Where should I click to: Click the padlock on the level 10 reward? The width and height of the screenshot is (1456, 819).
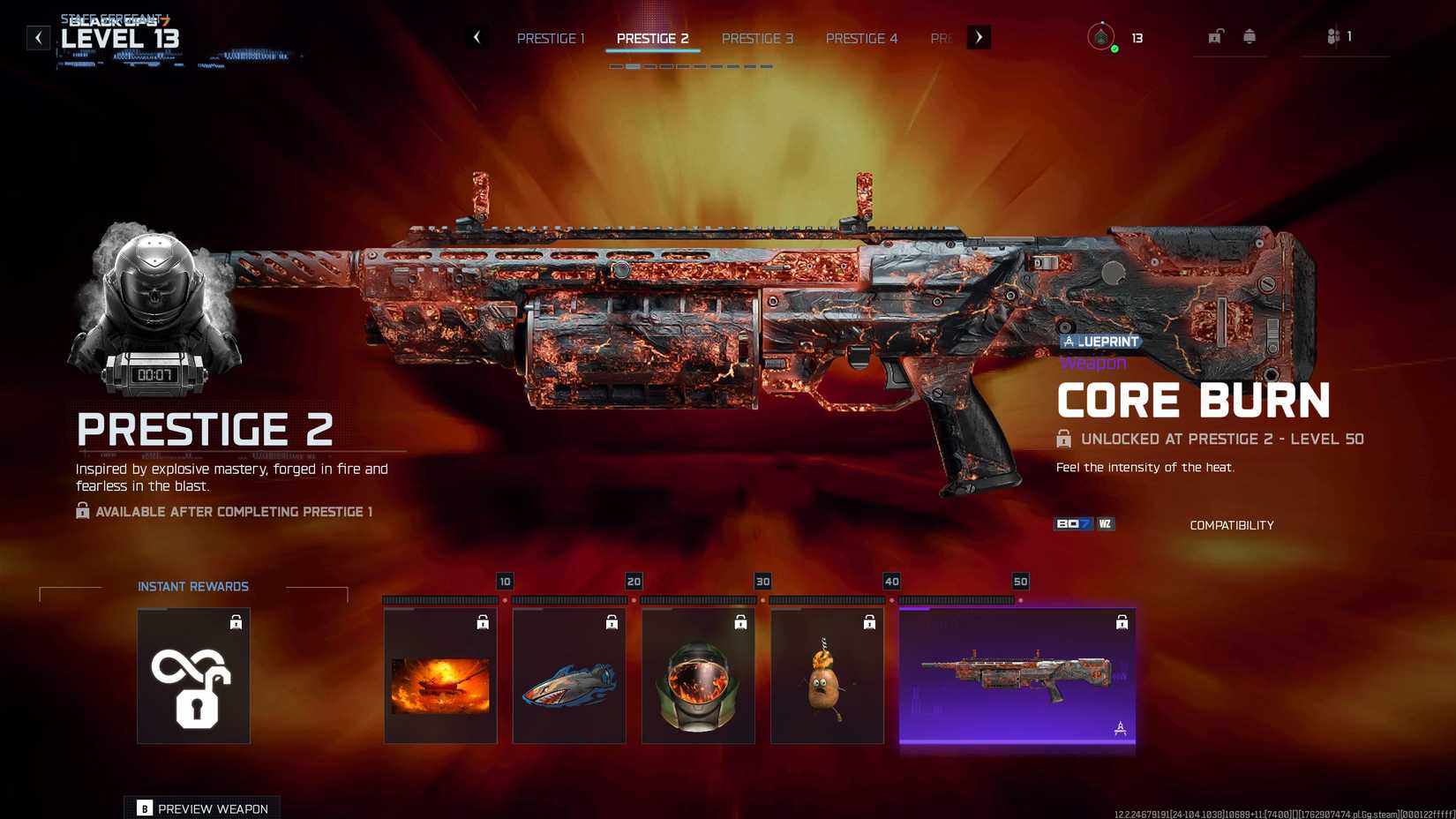pos(482,621)
